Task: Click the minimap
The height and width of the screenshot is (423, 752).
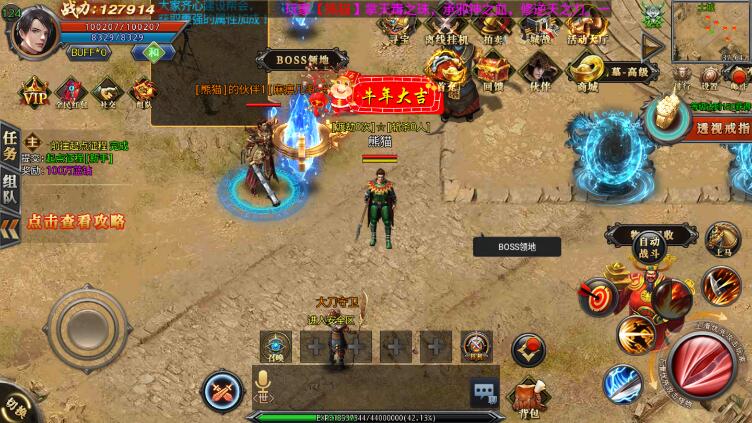Action: click(x=711, y=30)
